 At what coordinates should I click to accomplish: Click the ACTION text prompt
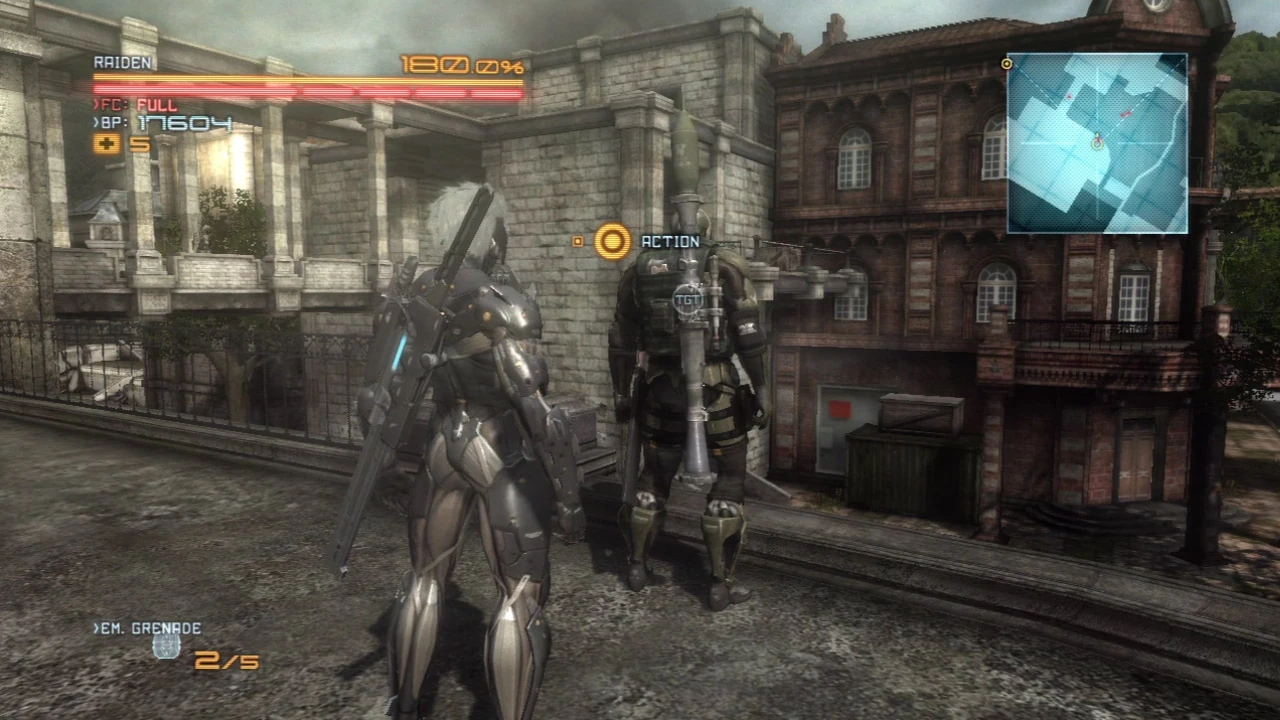pos(670,241)
